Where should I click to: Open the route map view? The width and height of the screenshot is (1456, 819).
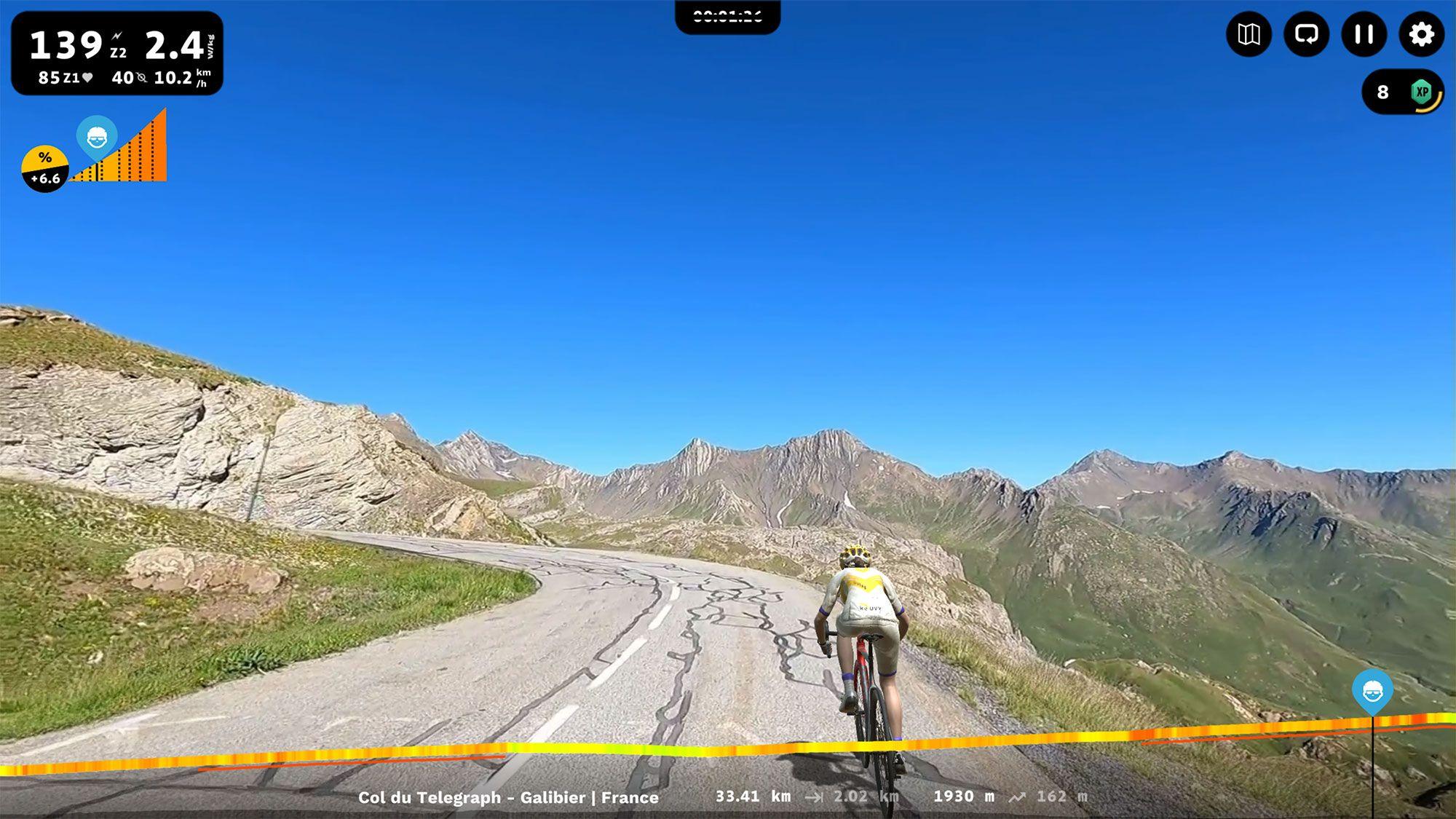click(1250, 33)
